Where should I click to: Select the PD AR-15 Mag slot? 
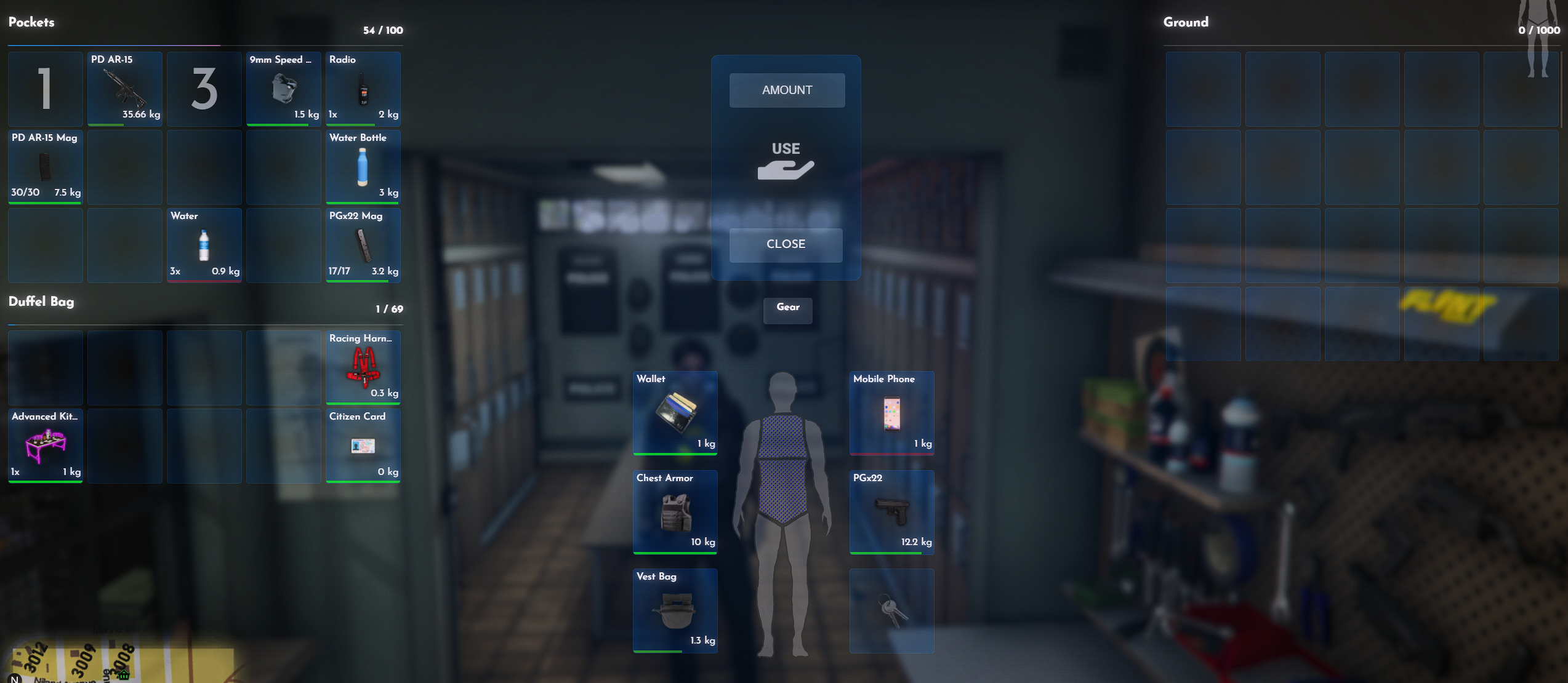click(x=46, y=167)
